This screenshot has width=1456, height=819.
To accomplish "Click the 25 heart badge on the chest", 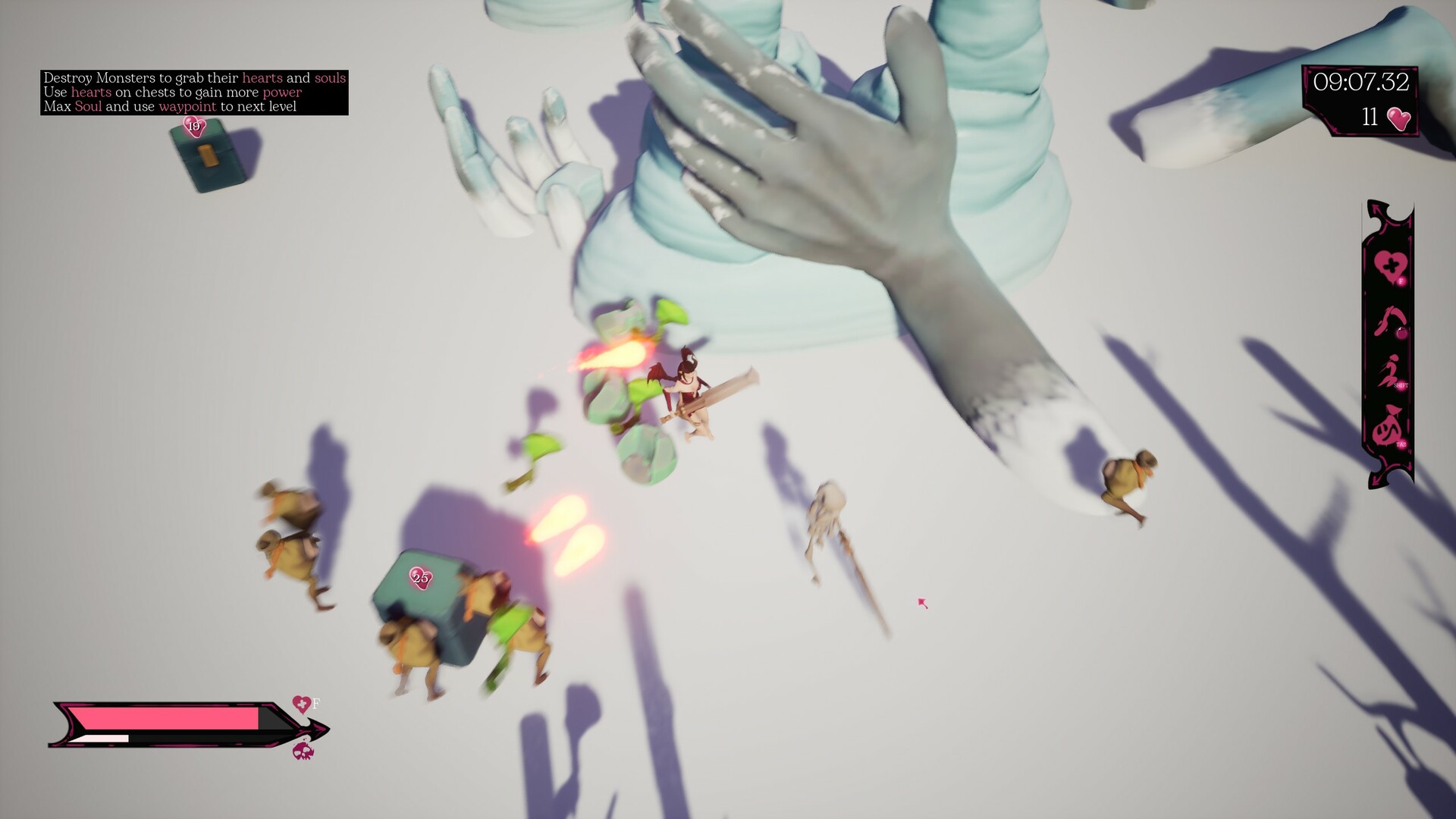I will click(419, 578).
